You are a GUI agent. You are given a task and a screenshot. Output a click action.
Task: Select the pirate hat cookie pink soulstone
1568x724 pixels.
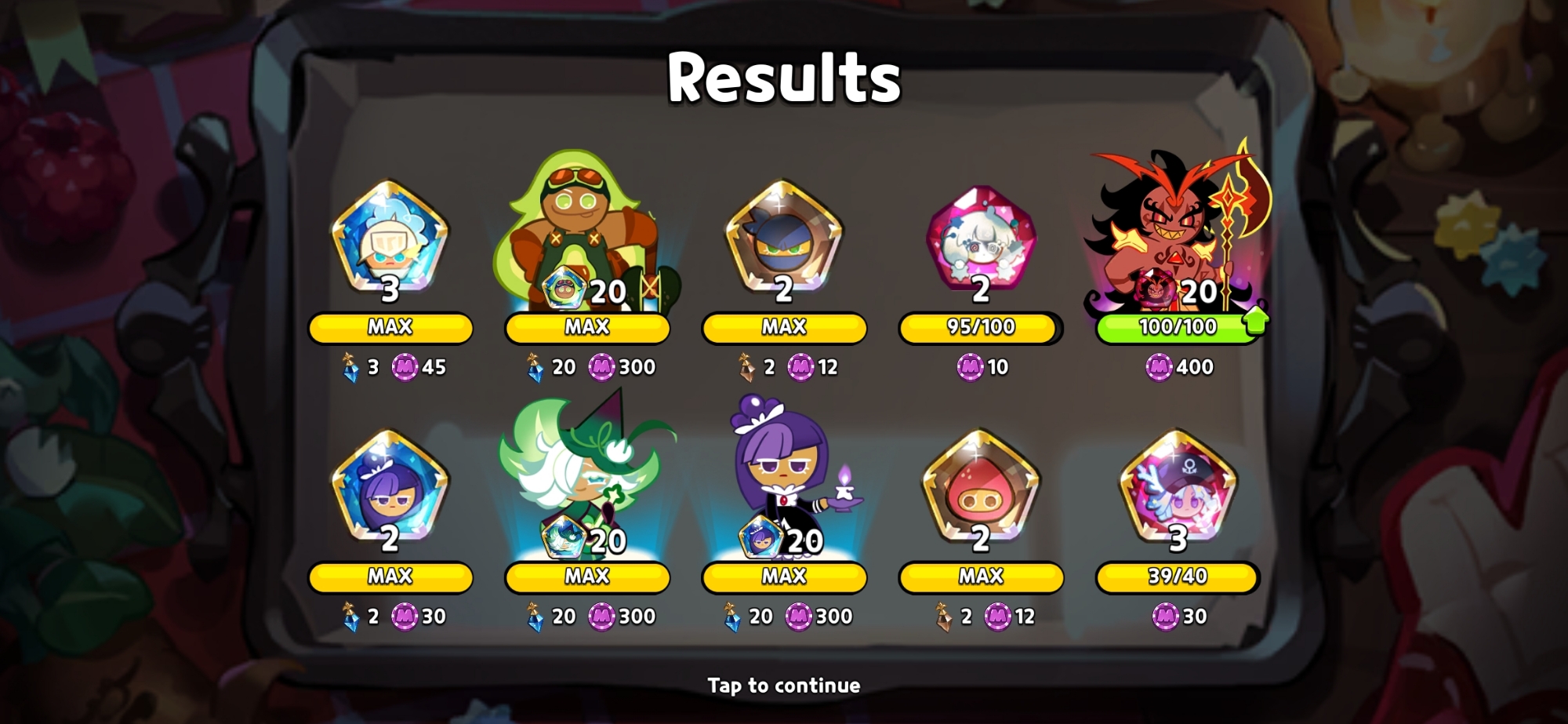pyautogui.click(x=1178, y=486)
